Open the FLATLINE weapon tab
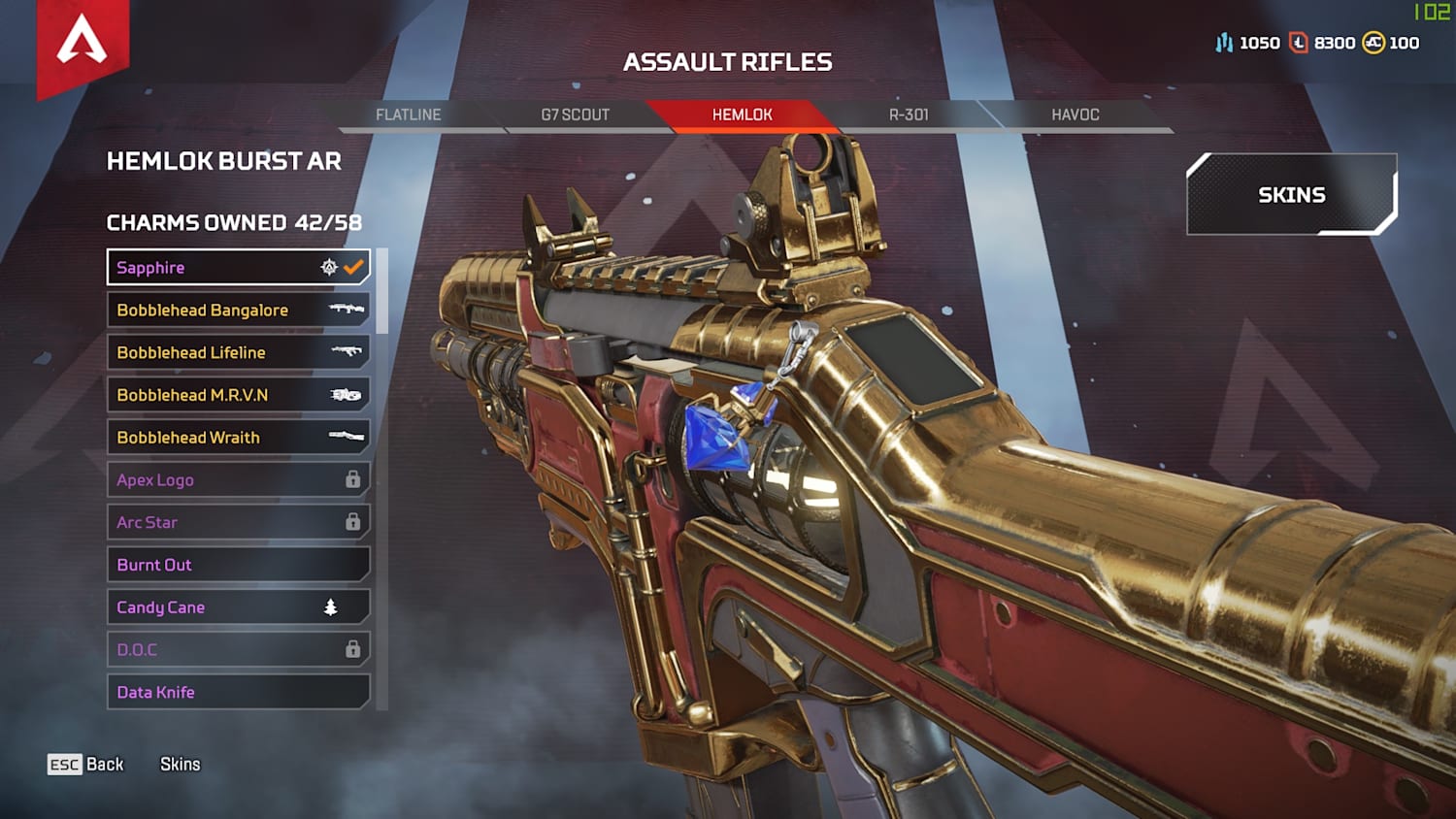This screenshot has height=819, width=1456. coord(409,115)
